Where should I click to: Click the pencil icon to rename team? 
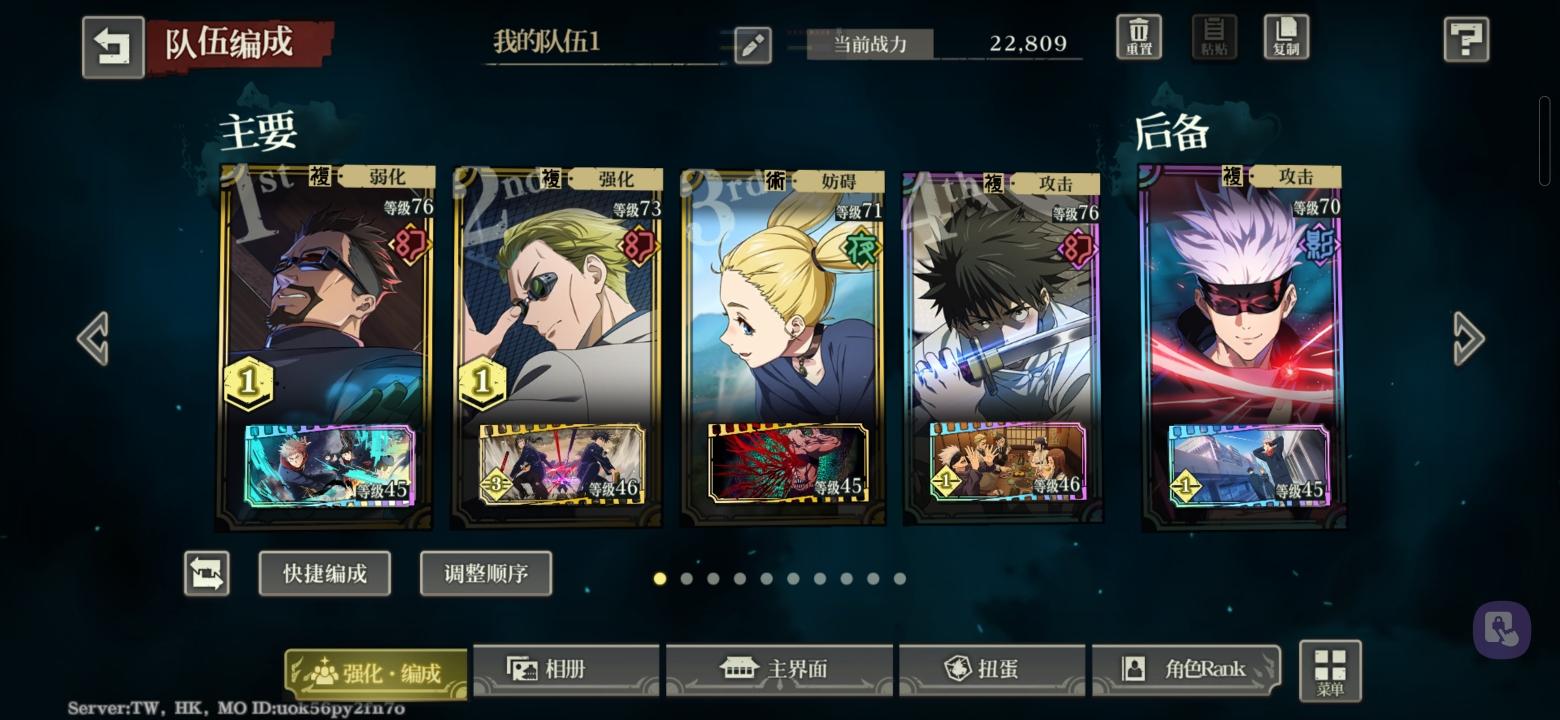pyautogui.click(x=752, y=45)
